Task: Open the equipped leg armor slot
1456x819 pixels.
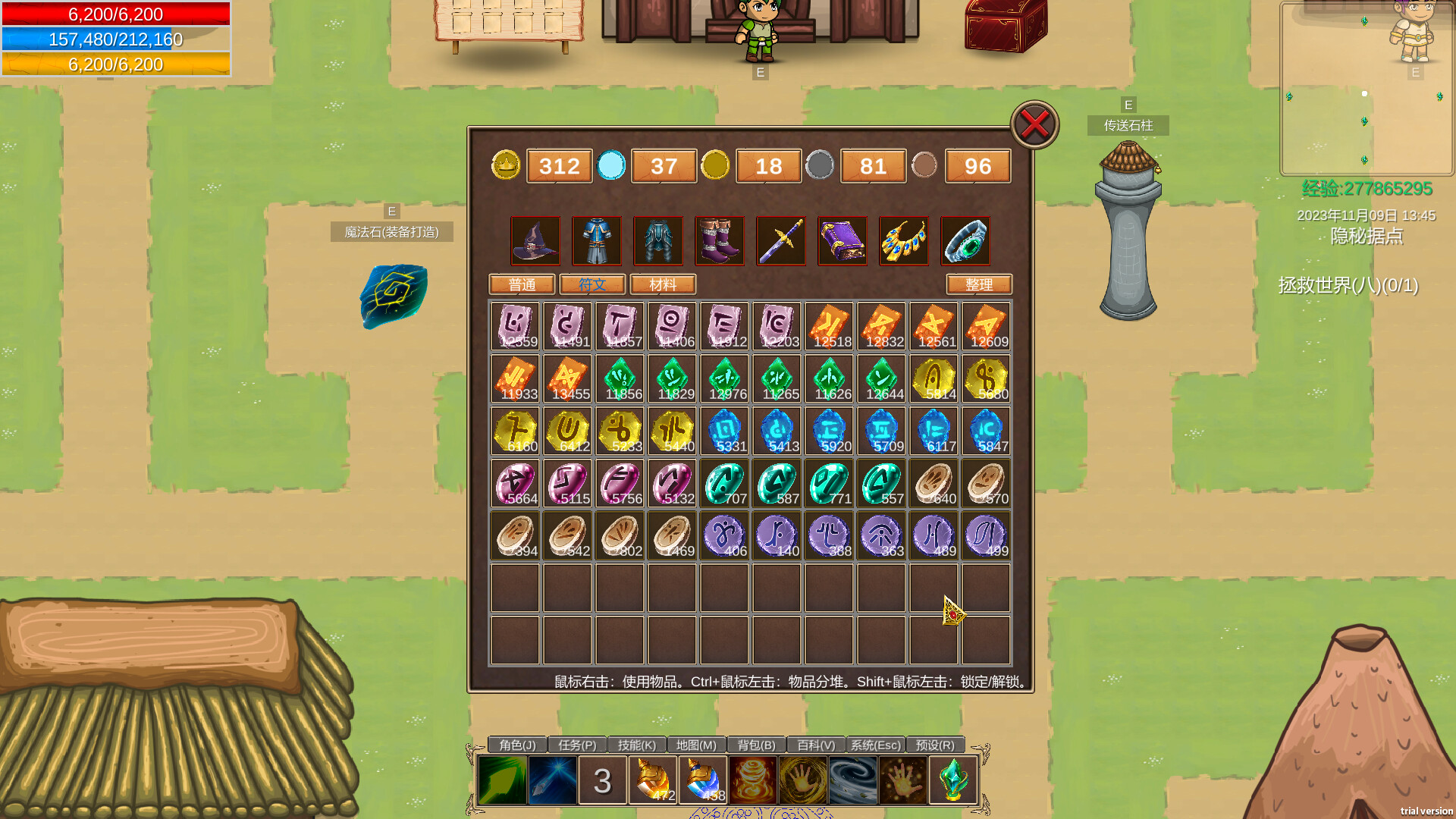Action: pyautogui.click(x=658, y=241)
